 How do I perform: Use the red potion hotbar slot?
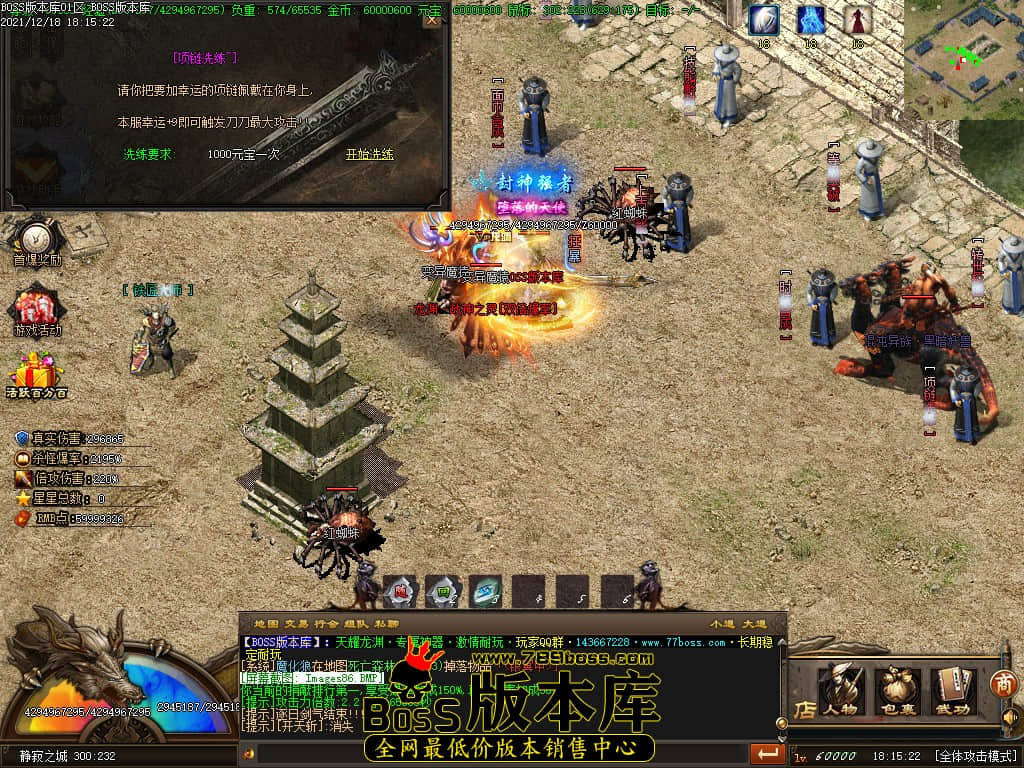(399, 591)
